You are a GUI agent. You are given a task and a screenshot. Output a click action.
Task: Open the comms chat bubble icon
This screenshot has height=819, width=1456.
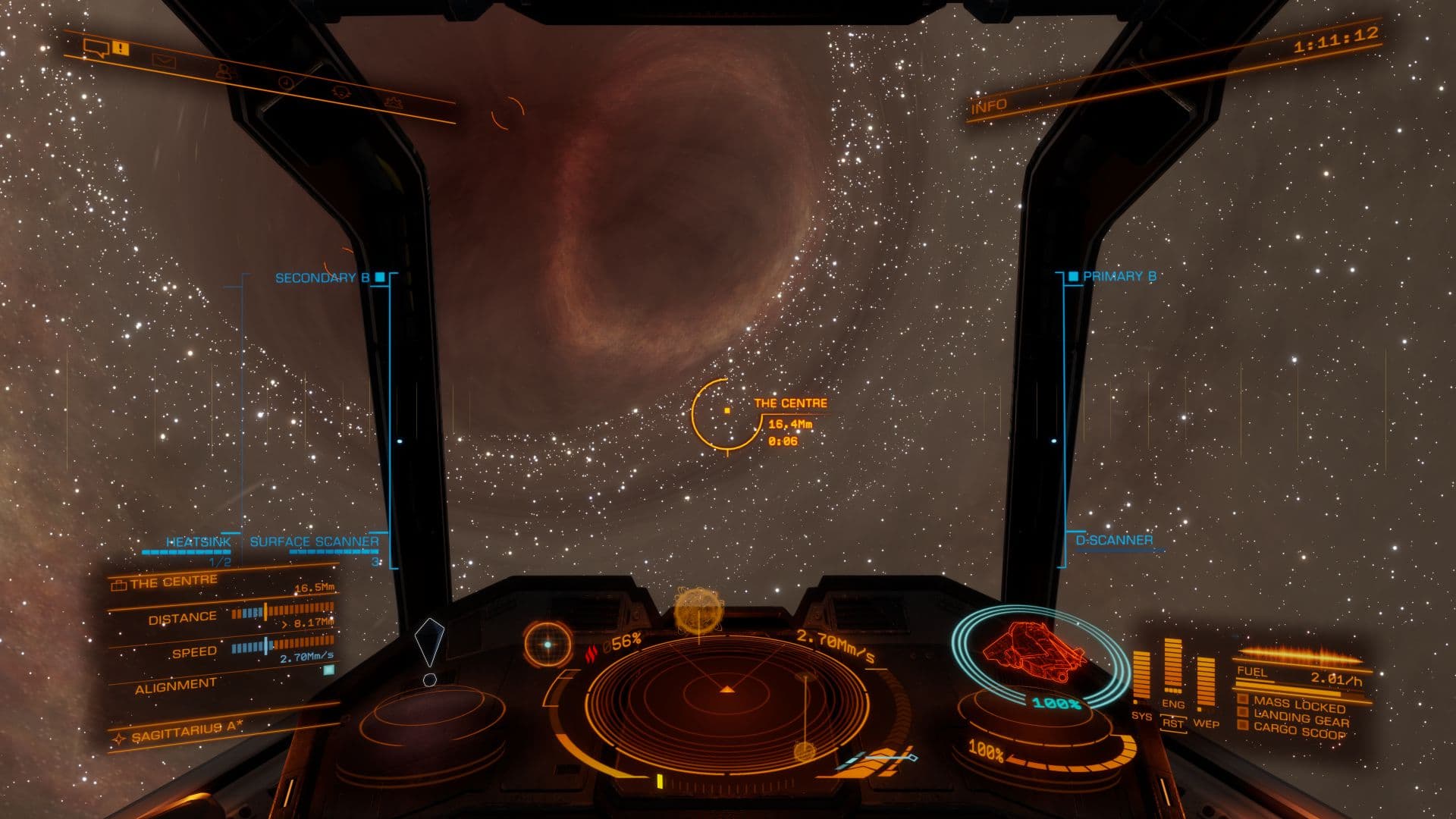[96, 50]
